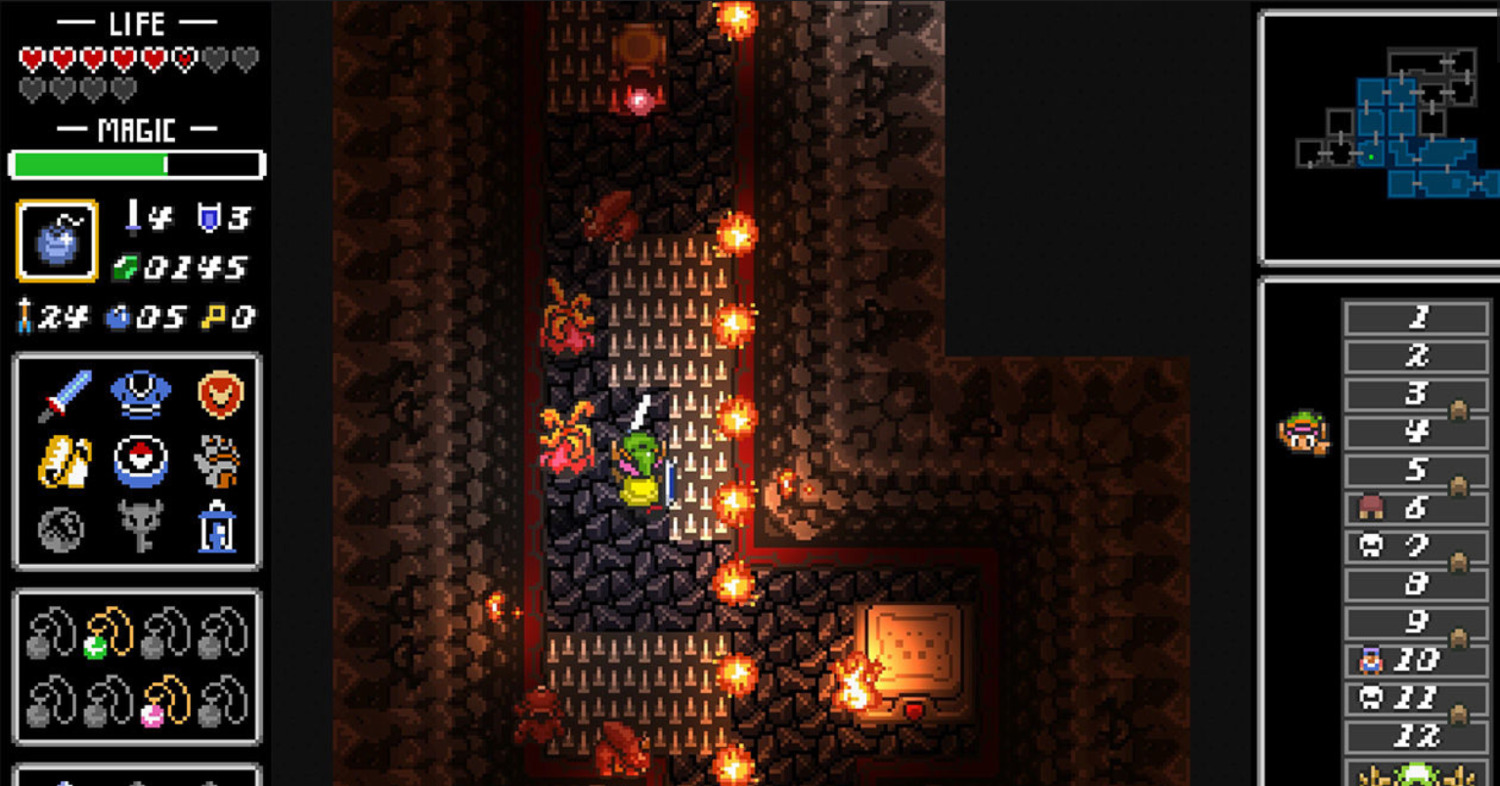Screen dimensions: 1500x786
Task: Select the golden glove item icon
Action: pyautogui.click(x=65, y=461)
